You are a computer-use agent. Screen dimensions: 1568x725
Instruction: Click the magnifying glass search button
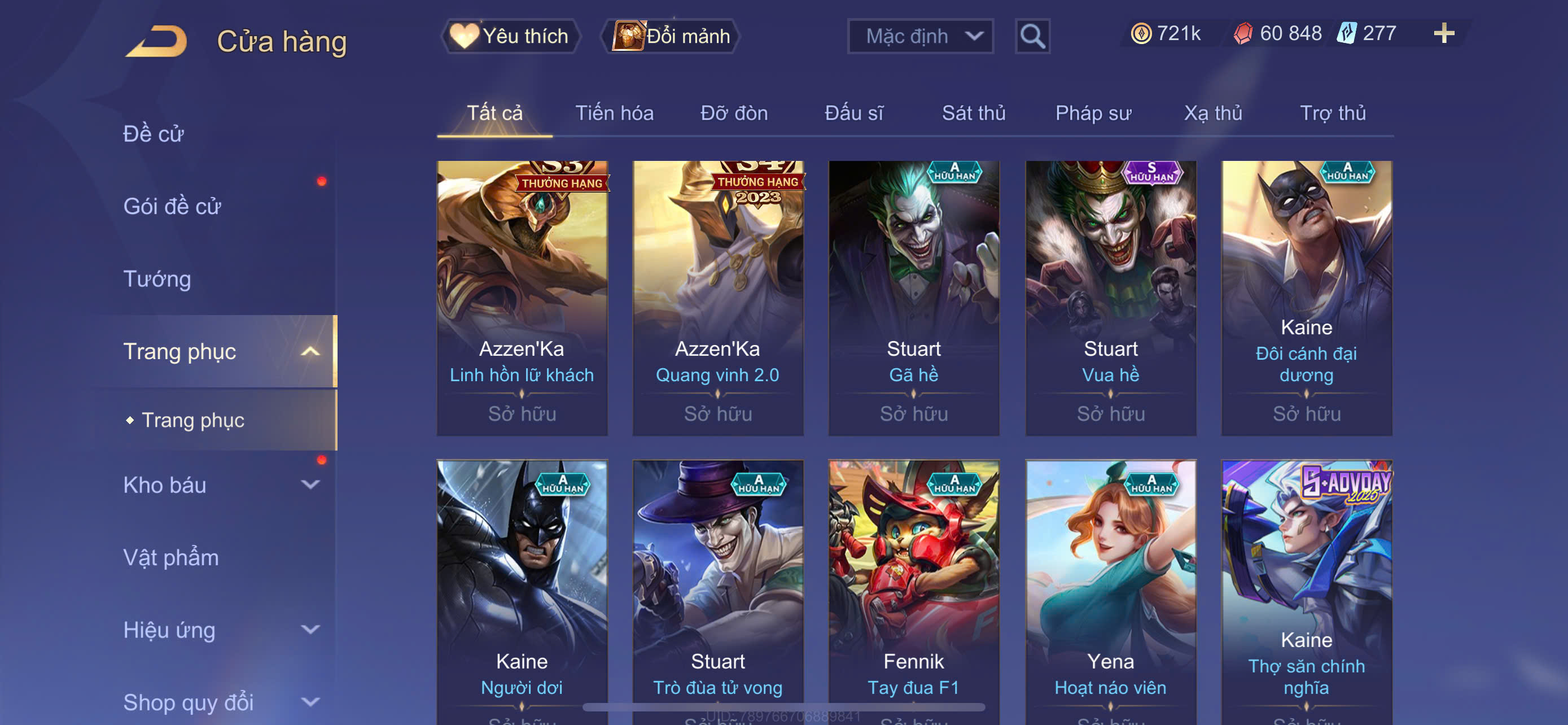point(1032,36)
